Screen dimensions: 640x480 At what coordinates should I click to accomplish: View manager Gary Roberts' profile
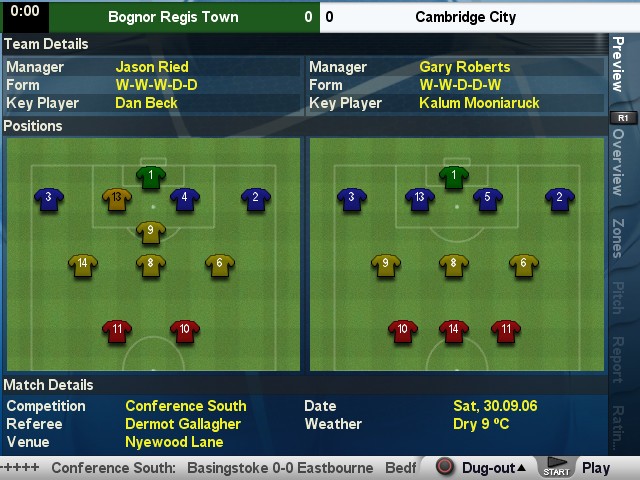[464, 67]
